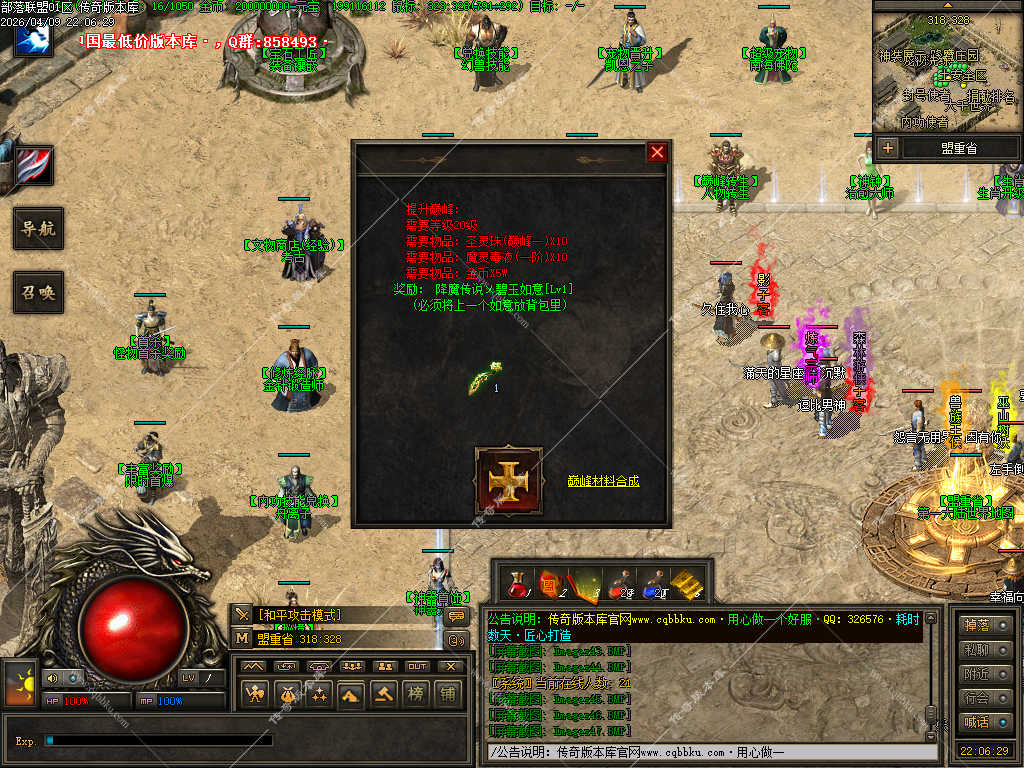
Task: Click the 召唤 summon button
Action: 38,293
